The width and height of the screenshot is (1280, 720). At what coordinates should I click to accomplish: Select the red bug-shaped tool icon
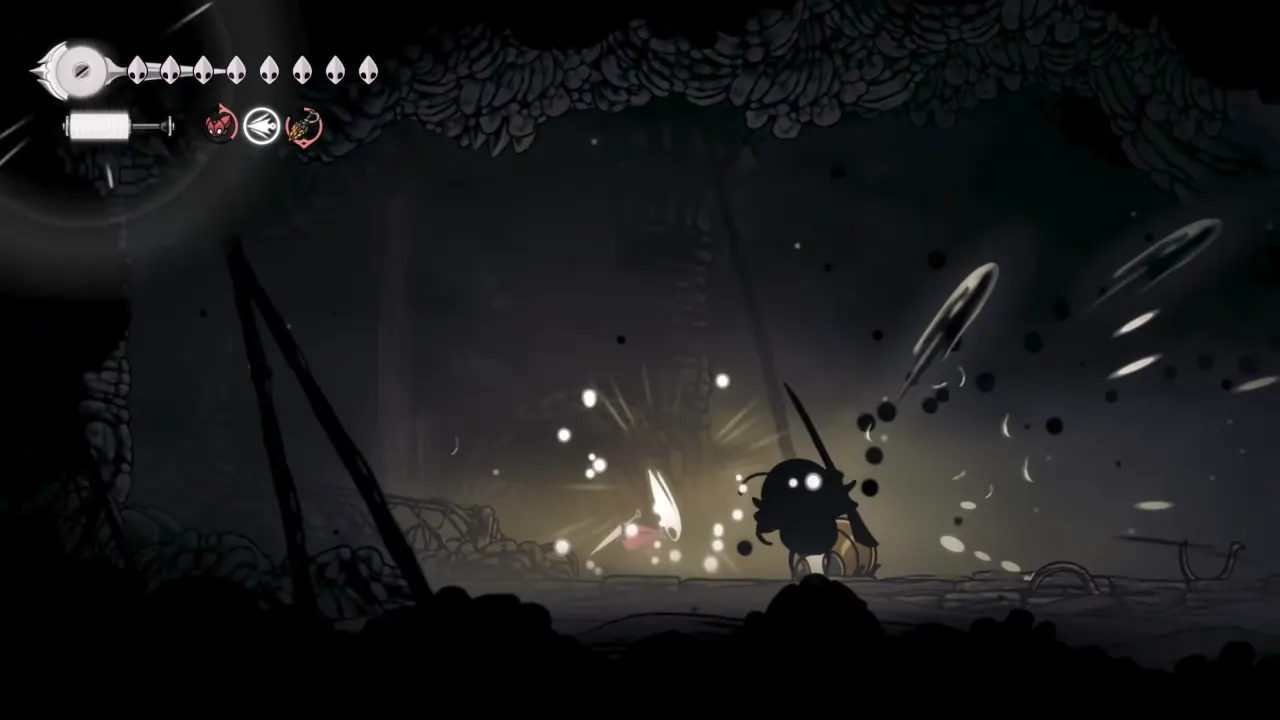pos(220,127)
